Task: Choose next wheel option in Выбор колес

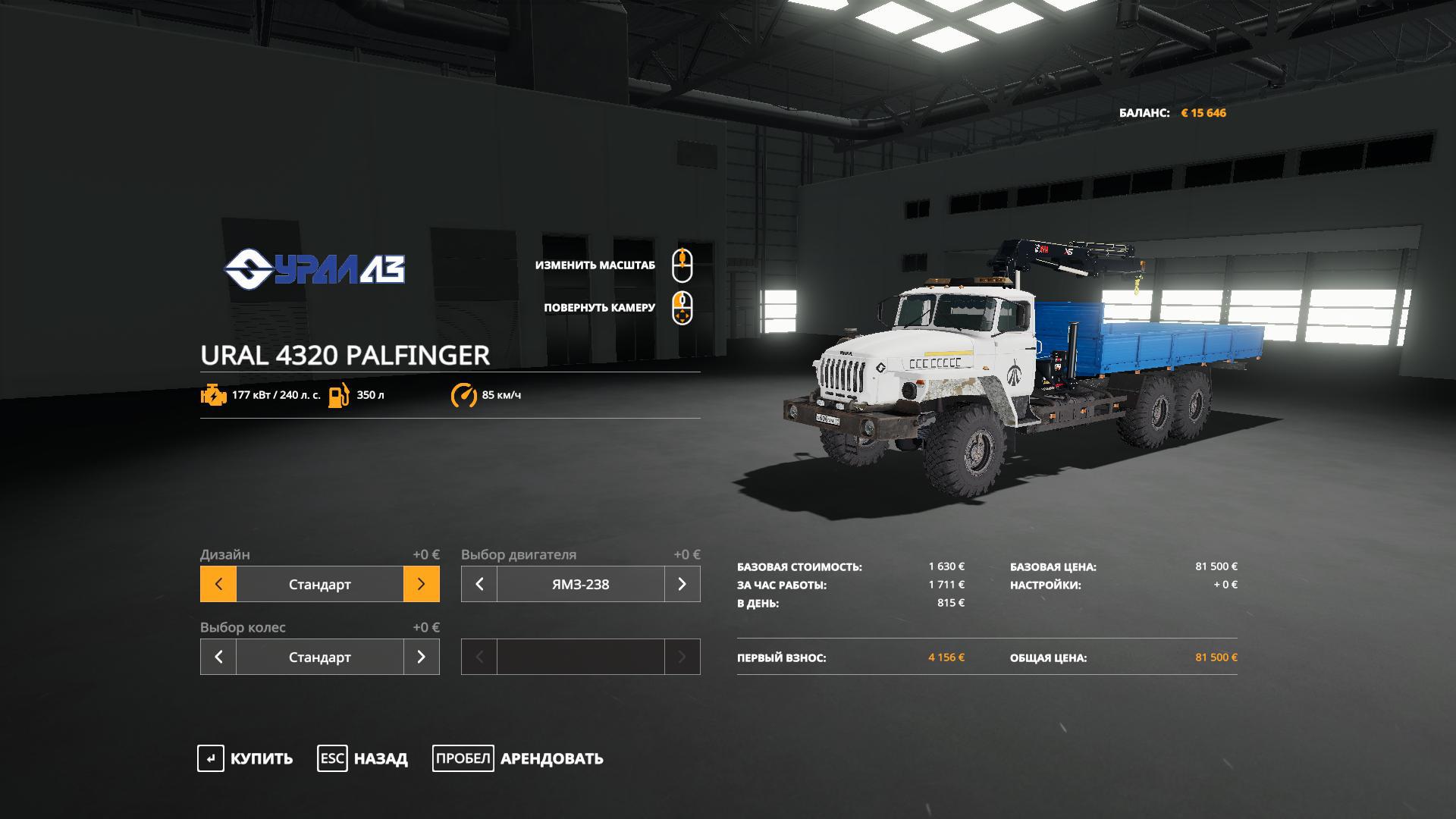Action: [421, 657]
